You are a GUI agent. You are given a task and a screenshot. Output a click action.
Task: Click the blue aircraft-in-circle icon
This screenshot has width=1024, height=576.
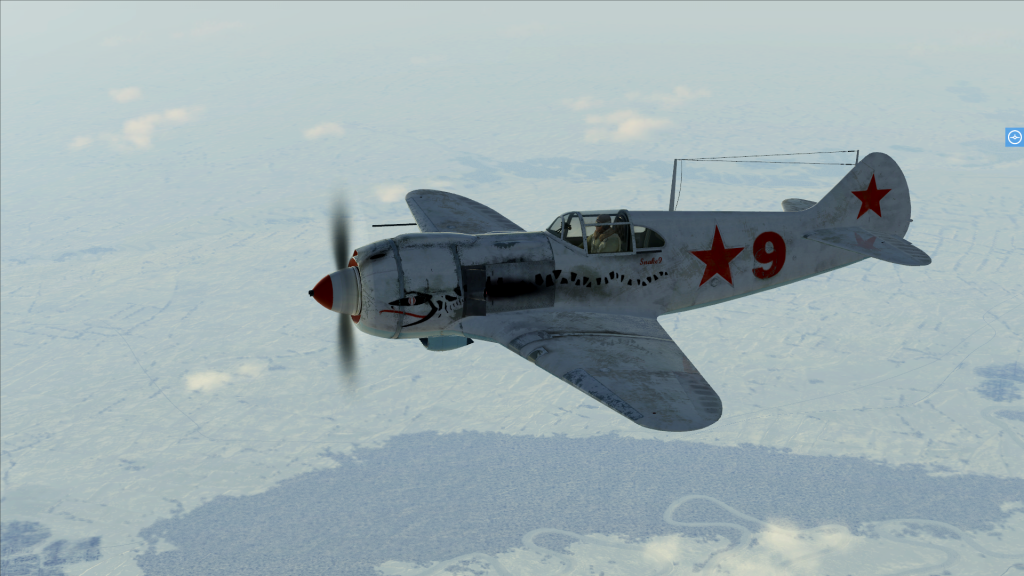tap(1014, 137)
